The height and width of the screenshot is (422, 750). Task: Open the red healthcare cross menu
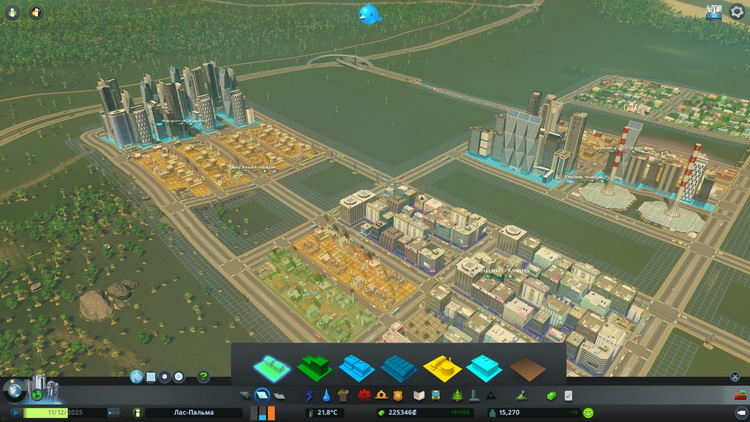pyautogui.click(x=363, y=396)
